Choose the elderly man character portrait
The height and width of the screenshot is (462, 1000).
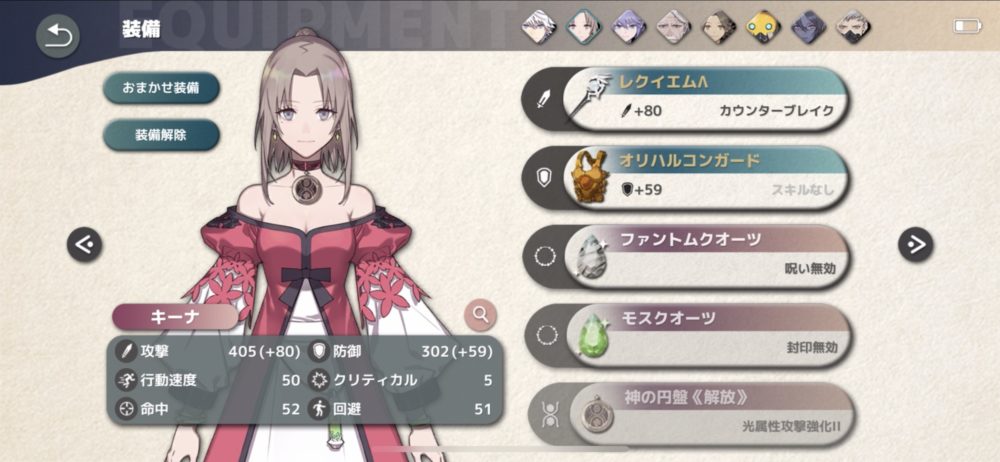click(673, 27)
